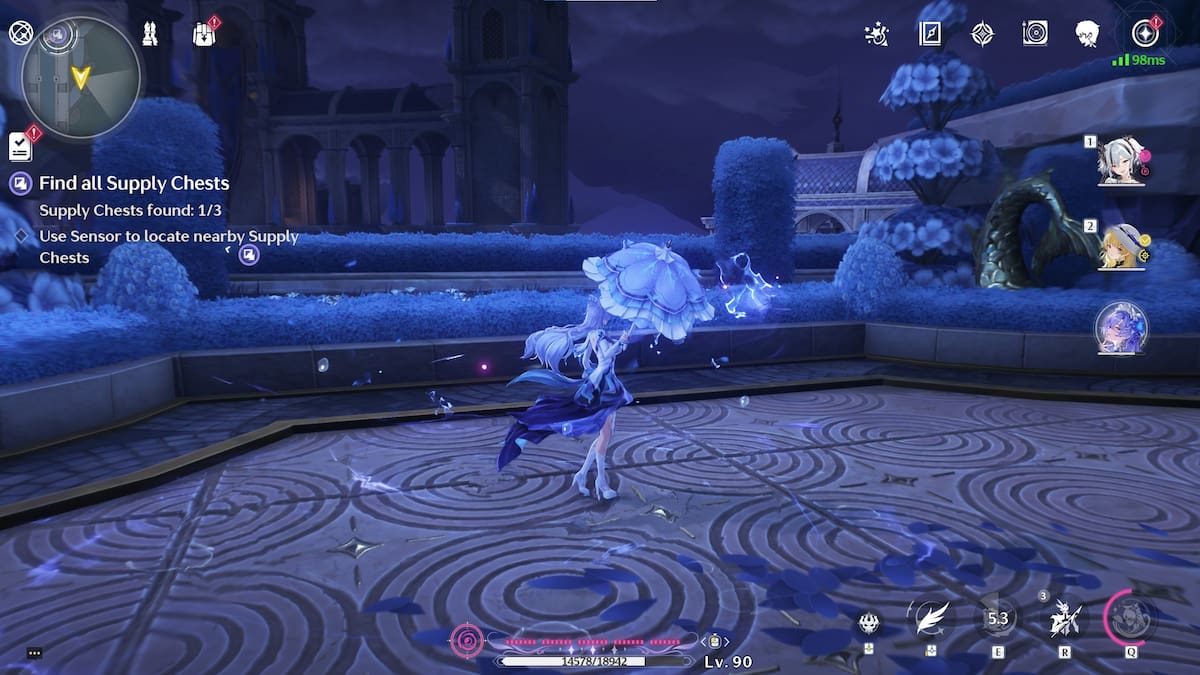Switch to the blonde character in slot 2
Screen dimensions: 1200x675
1120,246
